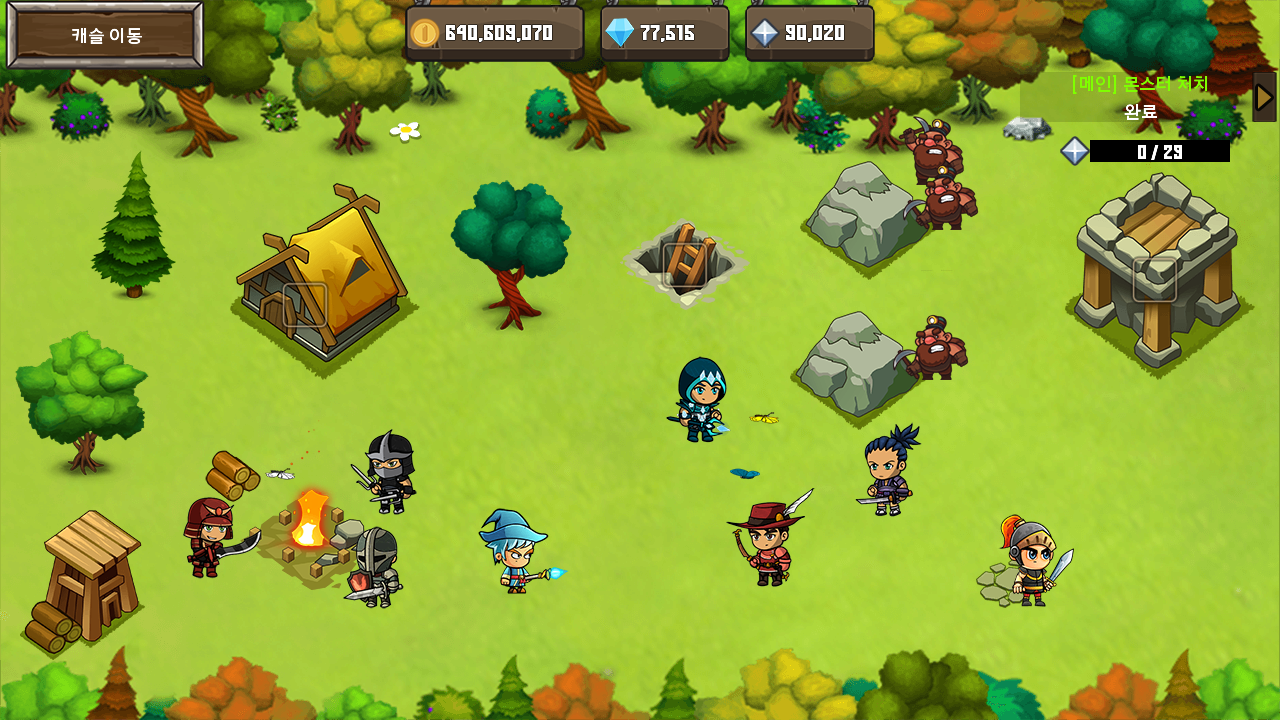Open the [메인] 몬스터 처치 quest tracker
Image resolution: width=1280 pixels, height=720 pixels.
(1138, 97)
